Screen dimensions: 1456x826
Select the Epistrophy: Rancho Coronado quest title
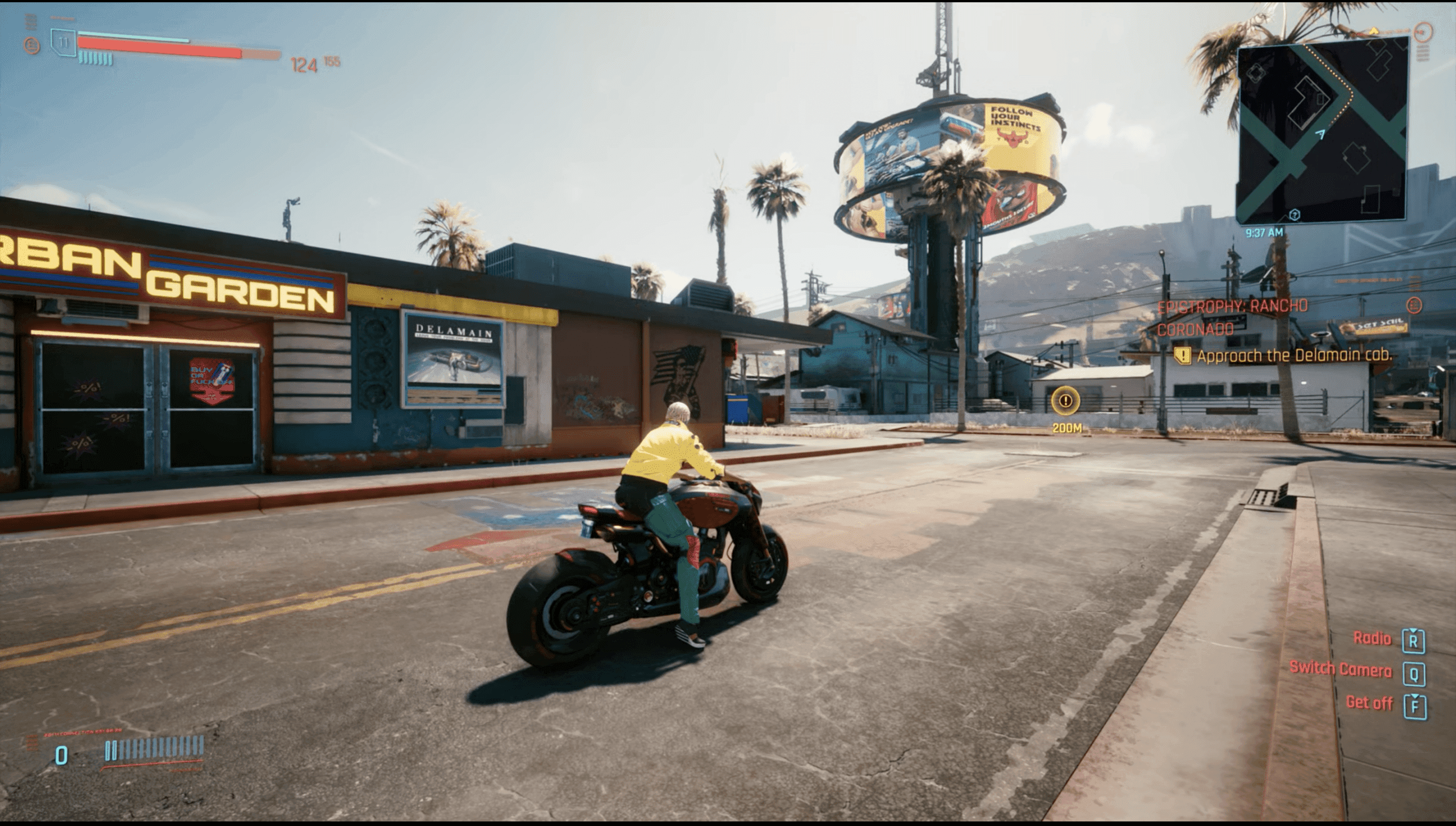coord(1232,317)
